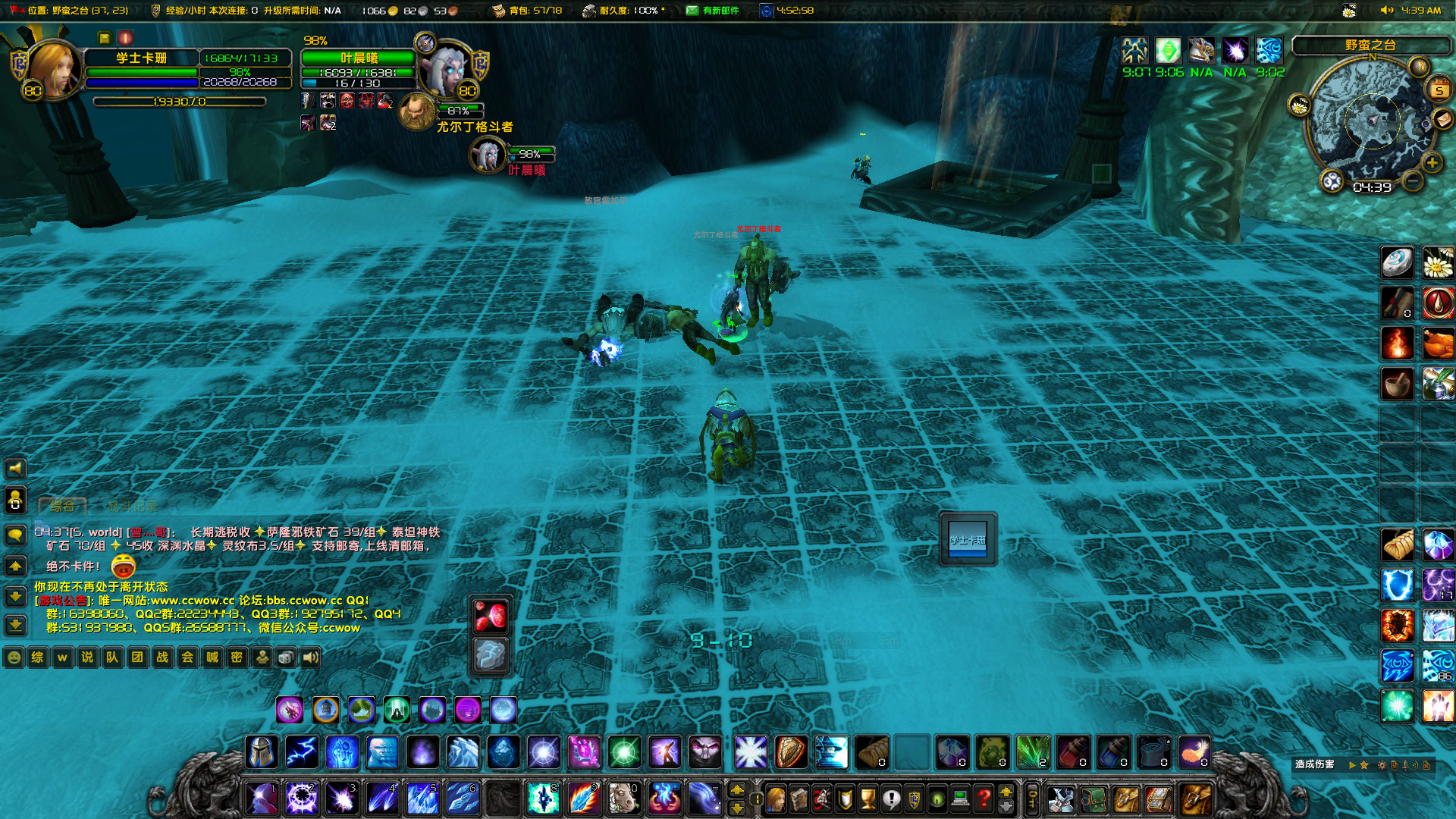This screenshot has width=1456, height=819.
Task: Click the mail envelope button beside the minimap
Action: [1443, 121]
